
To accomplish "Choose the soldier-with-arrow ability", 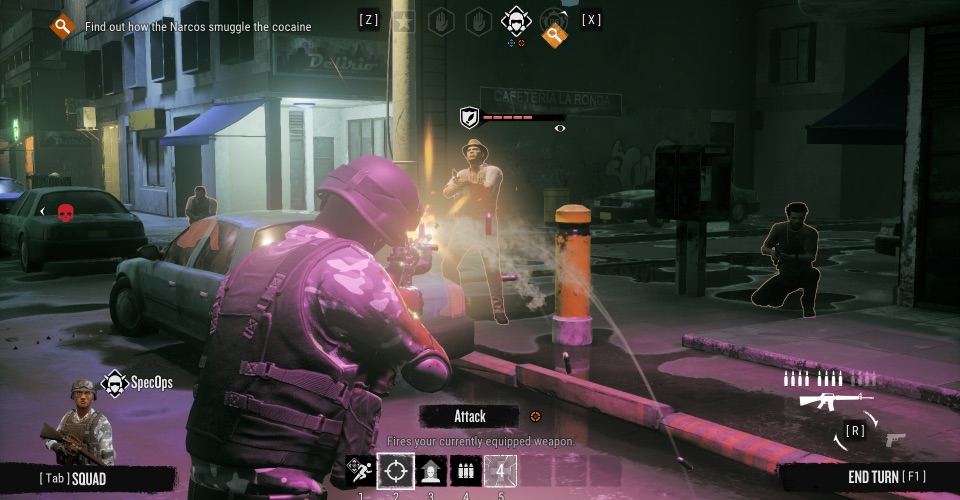I will tap(431, 470).
